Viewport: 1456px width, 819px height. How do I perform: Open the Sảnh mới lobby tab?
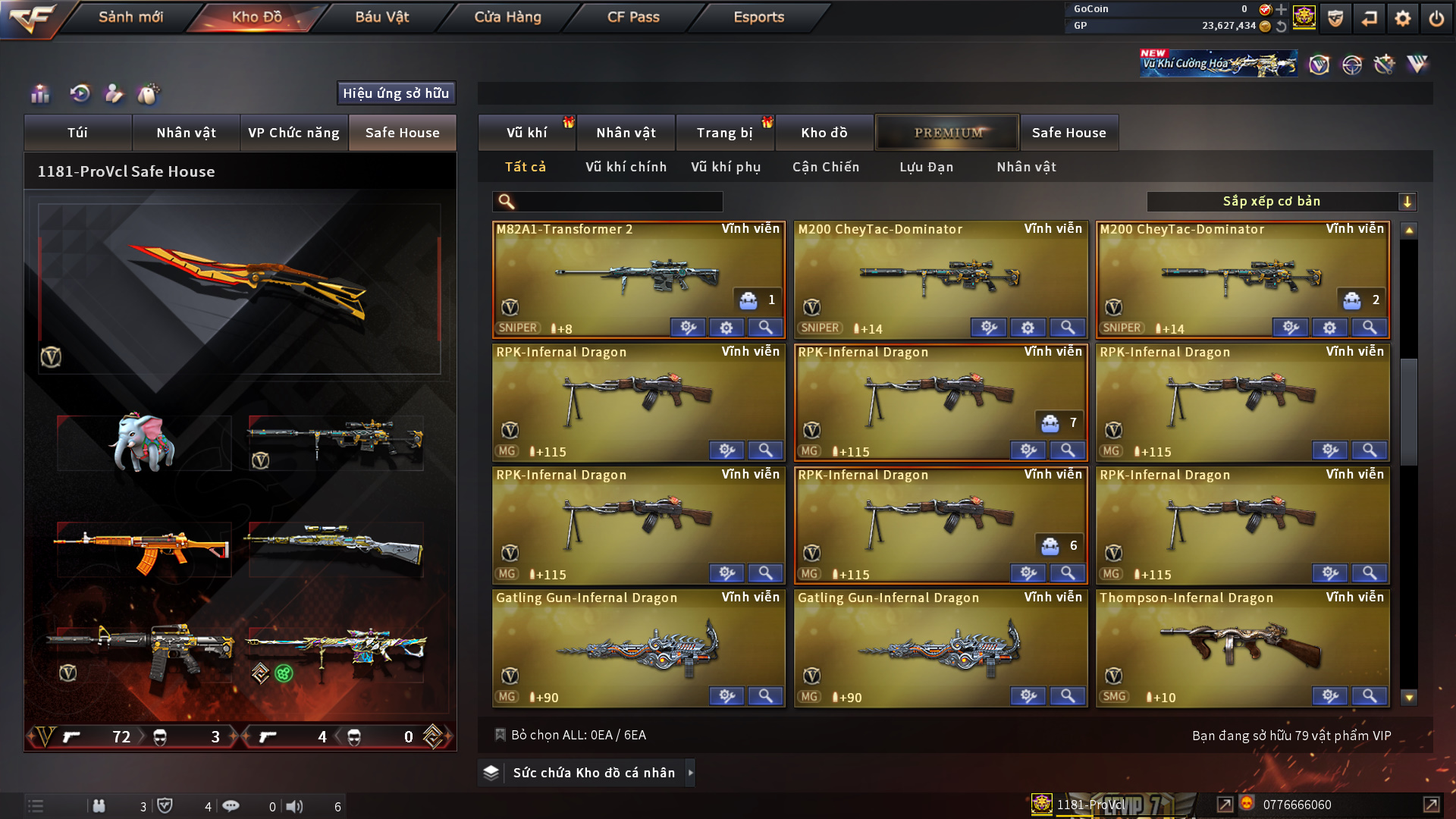(130, 17)
